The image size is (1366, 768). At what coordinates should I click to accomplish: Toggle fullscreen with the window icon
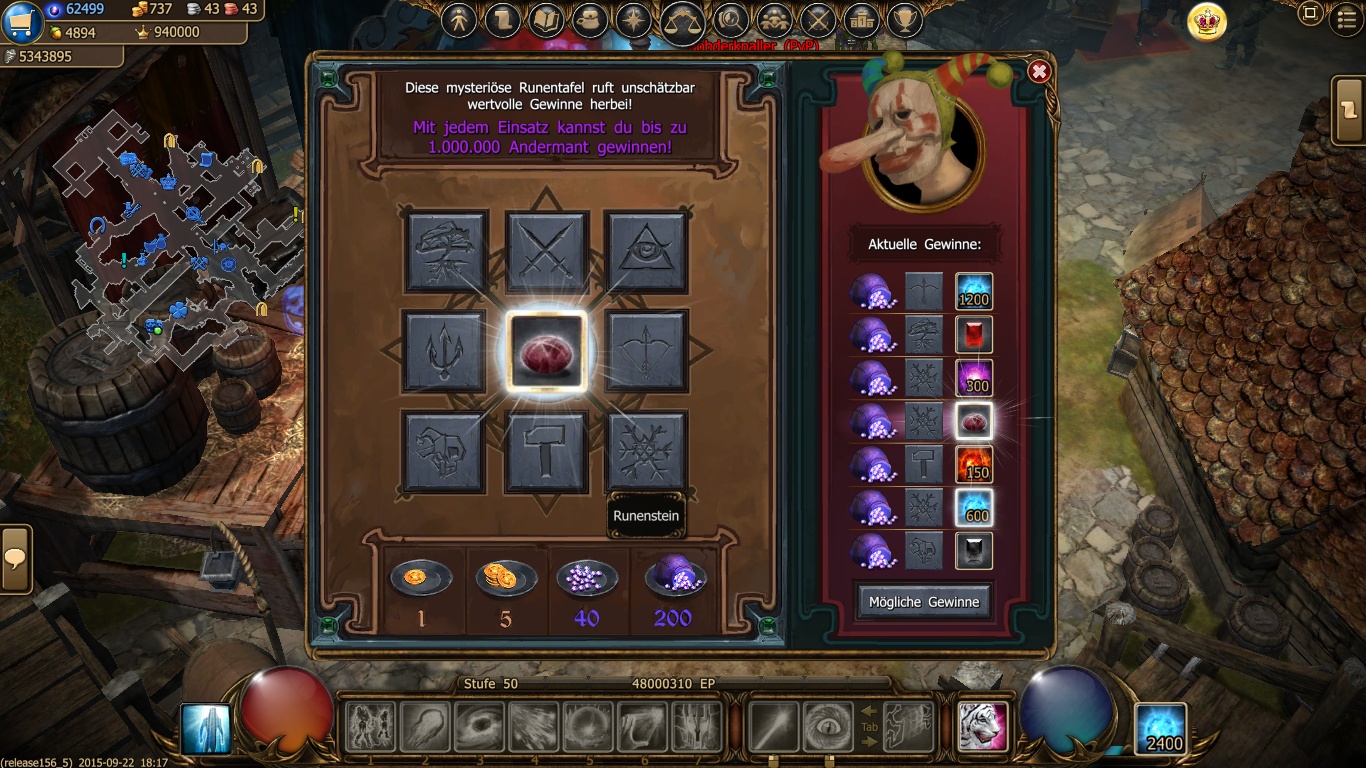click(1310, 14)
